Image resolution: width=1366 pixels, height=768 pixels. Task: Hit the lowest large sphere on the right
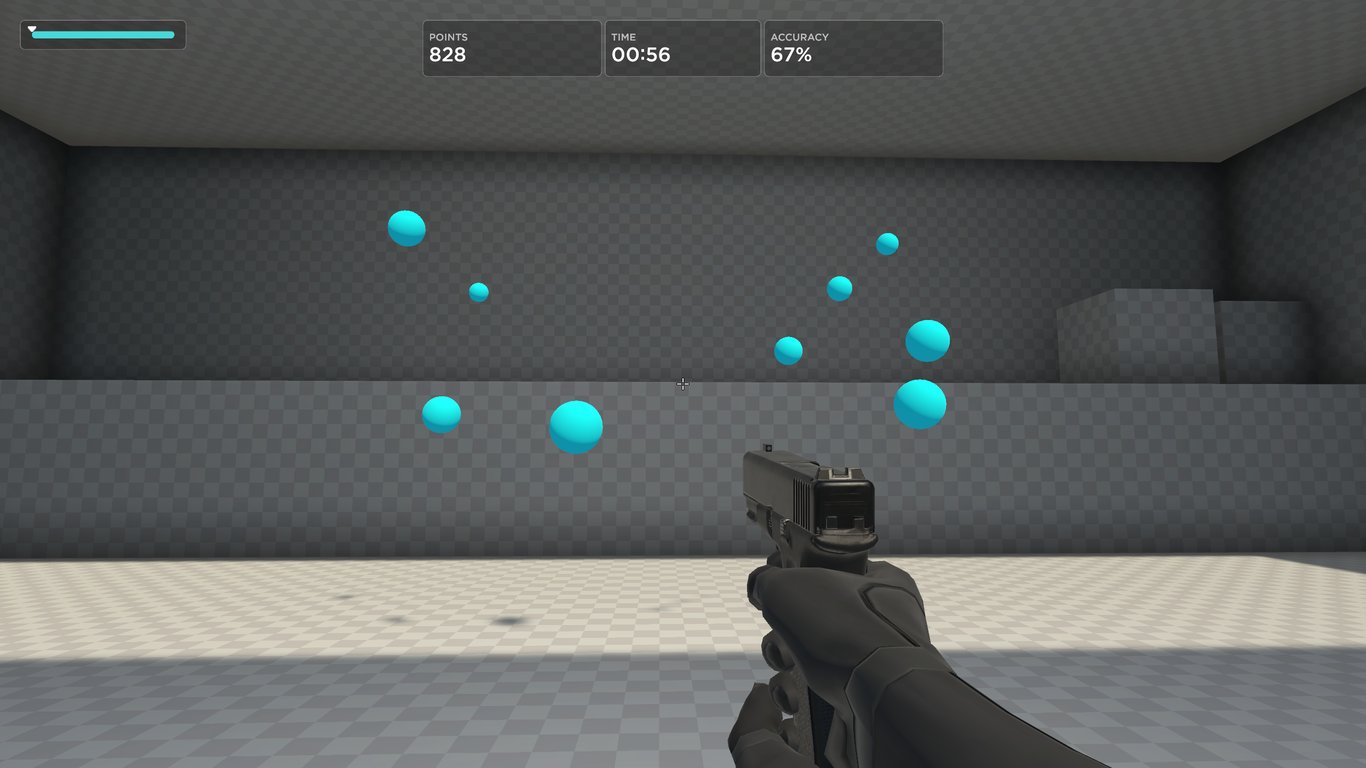tap(919, 403)
